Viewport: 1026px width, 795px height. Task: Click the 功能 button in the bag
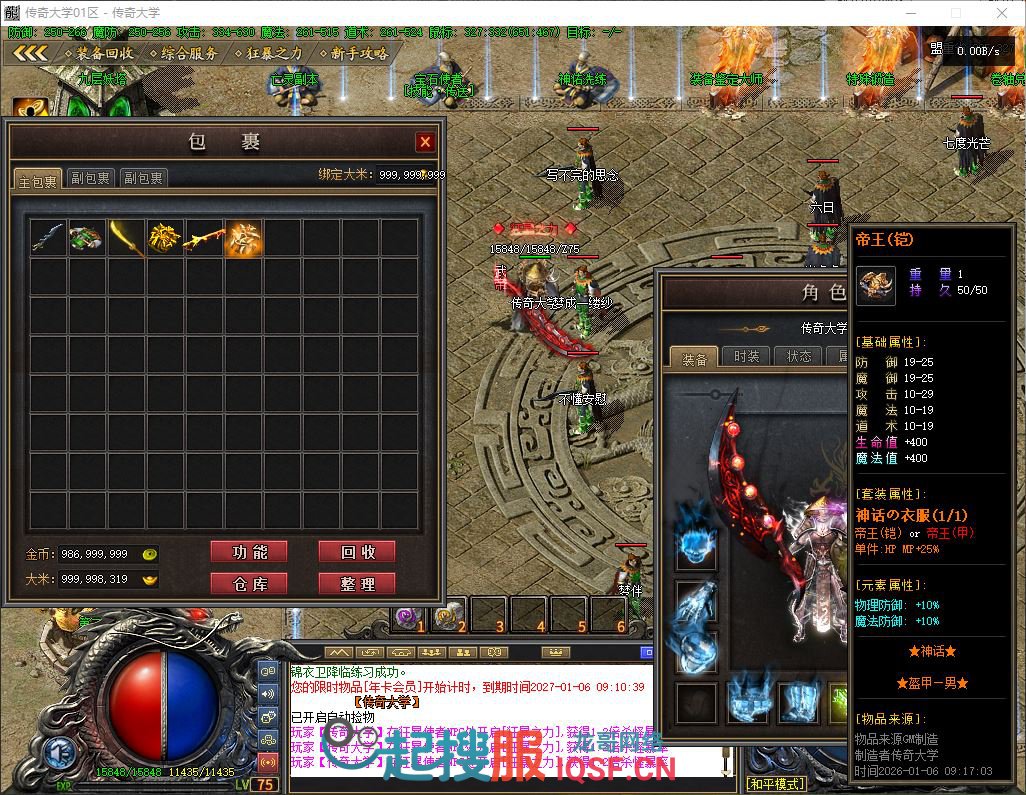pyautogui.click(x=248, y=552)
